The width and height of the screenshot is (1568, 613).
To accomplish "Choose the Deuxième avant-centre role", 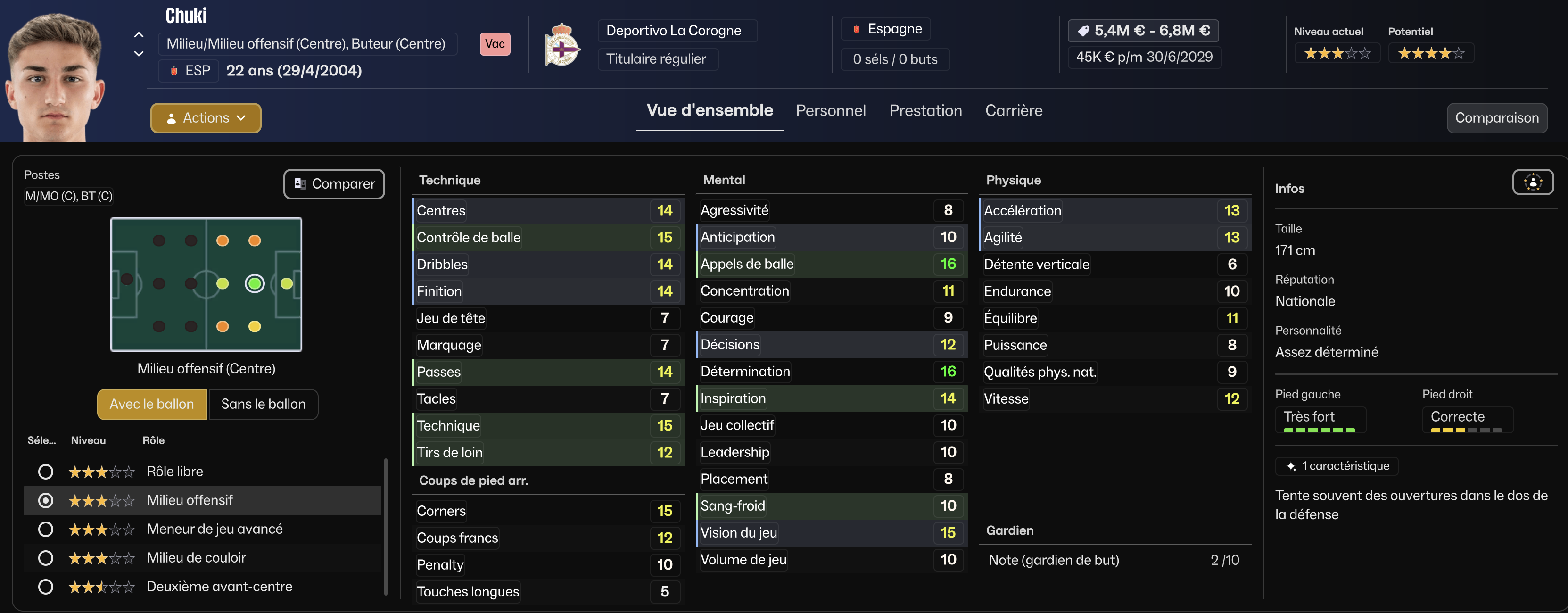I will 46,587.
